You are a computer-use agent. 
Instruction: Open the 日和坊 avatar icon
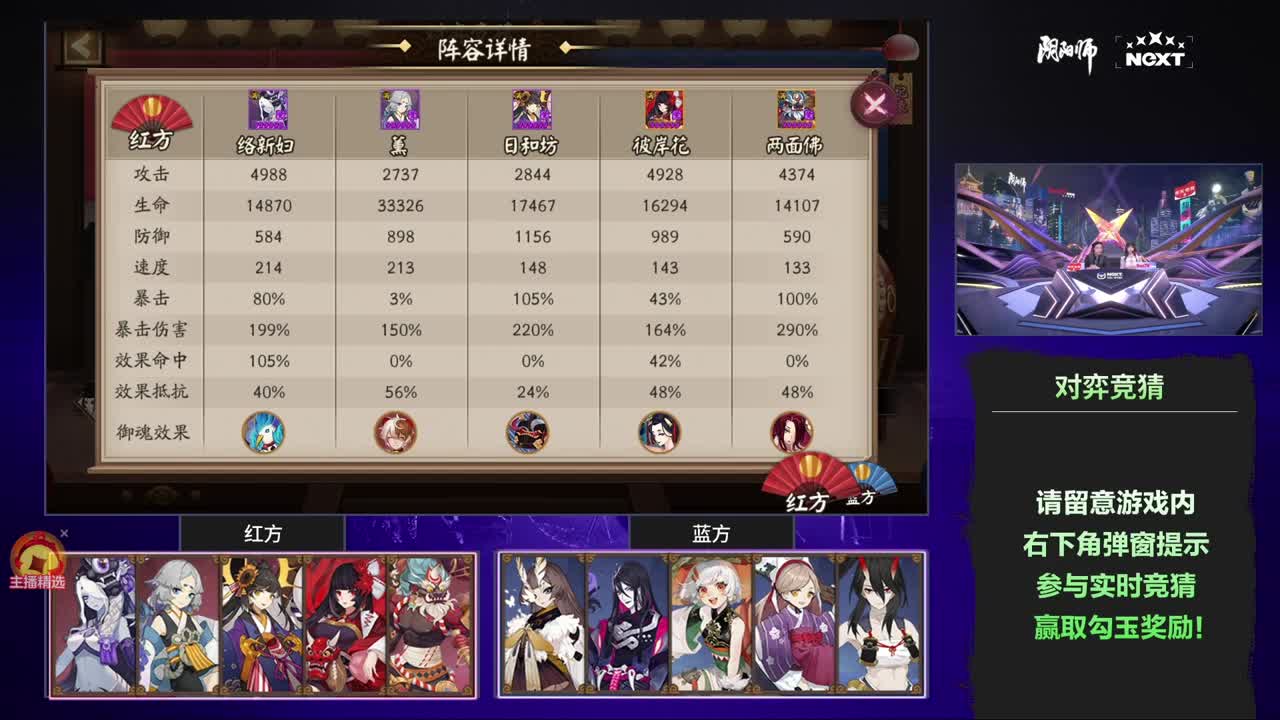click(533, 110)
